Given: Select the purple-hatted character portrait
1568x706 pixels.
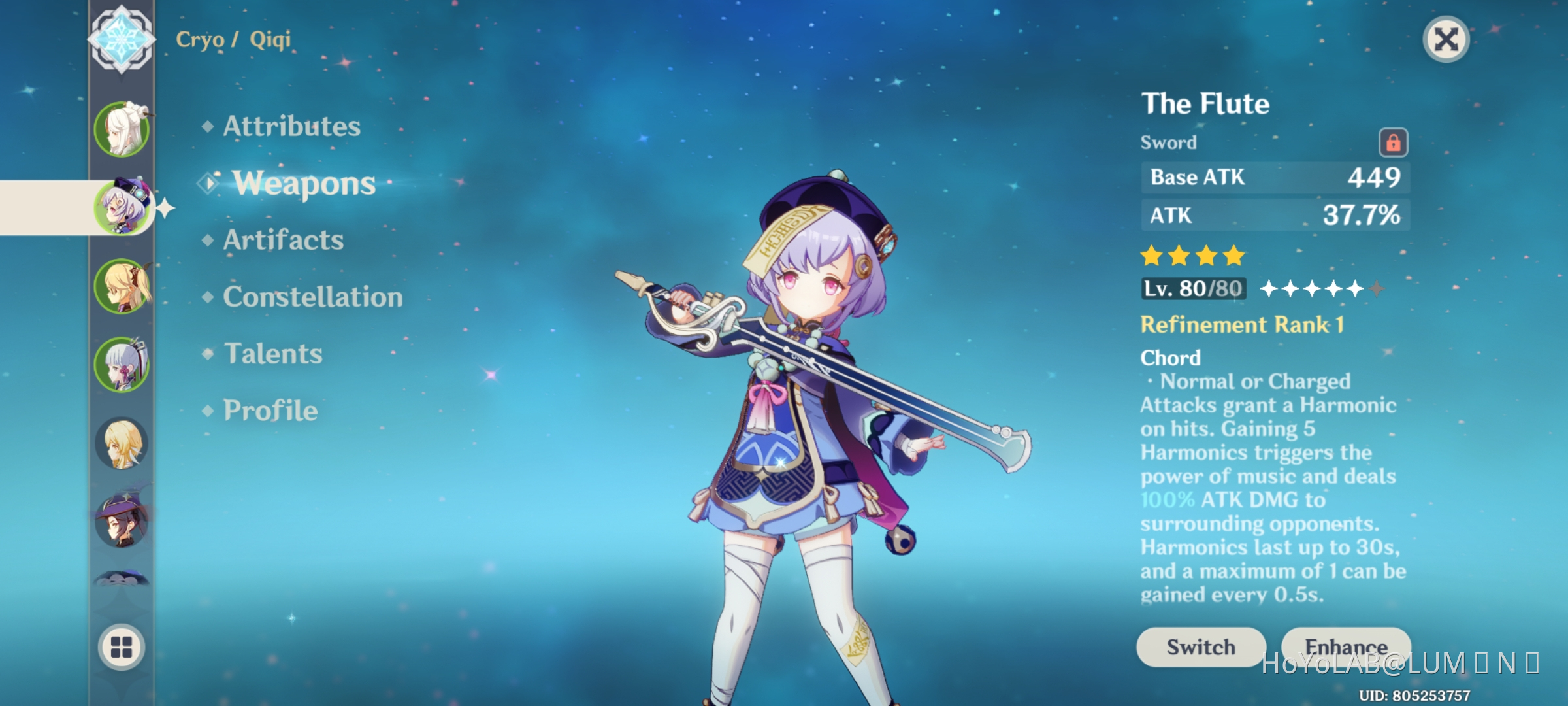Looking at the screenshot, I should coord(122,523).
